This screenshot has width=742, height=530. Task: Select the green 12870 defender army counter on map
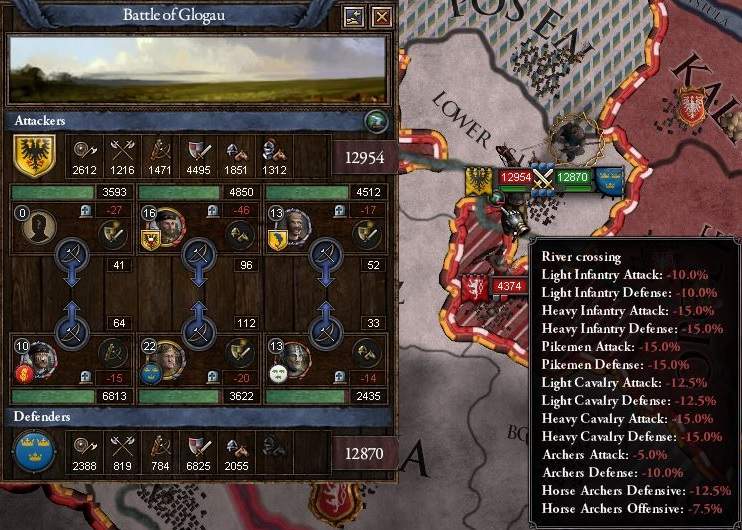573,178
